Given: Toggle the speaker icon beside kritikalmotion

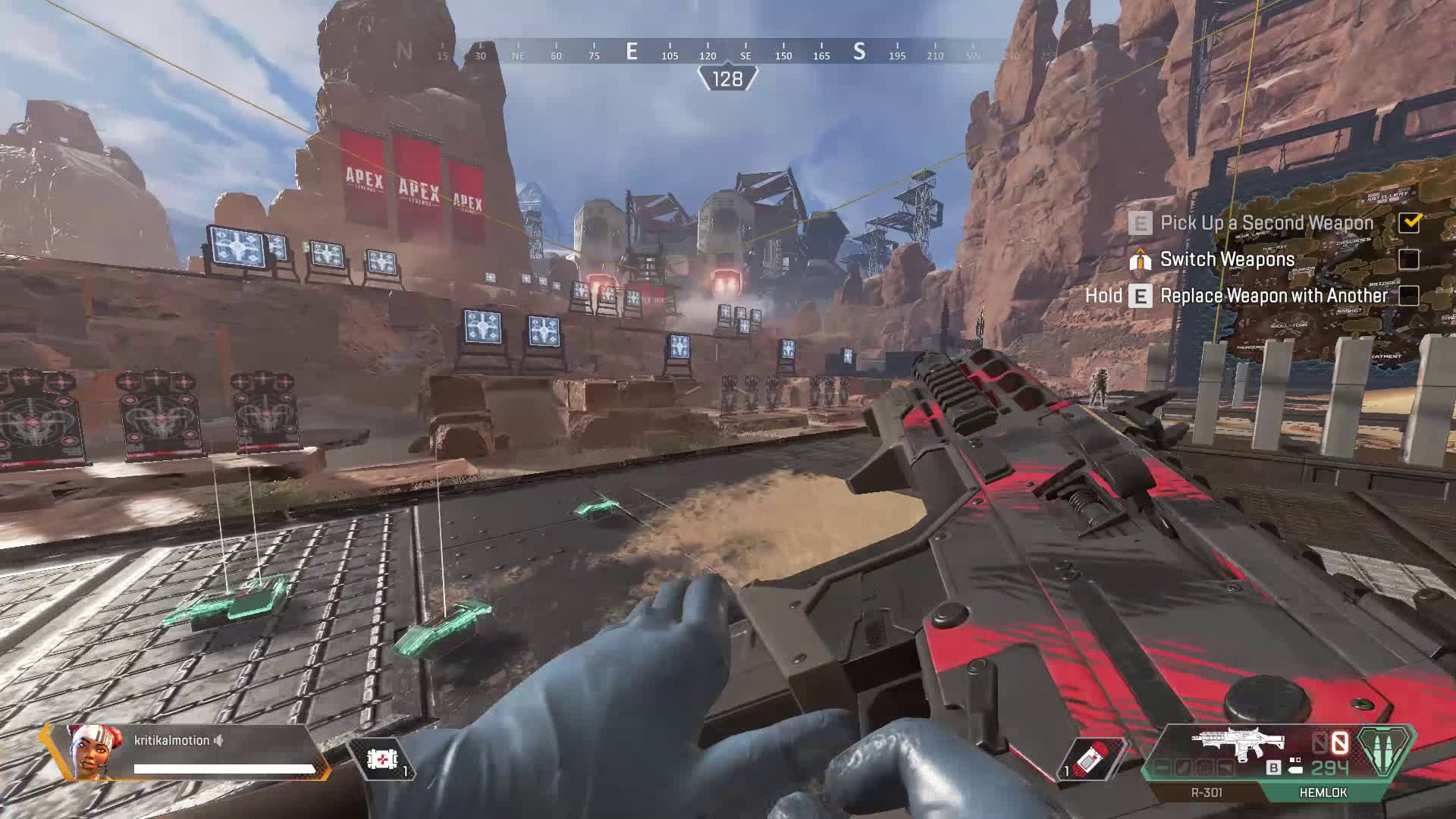Looking at the screenshot, I should [x=219, y=740].
